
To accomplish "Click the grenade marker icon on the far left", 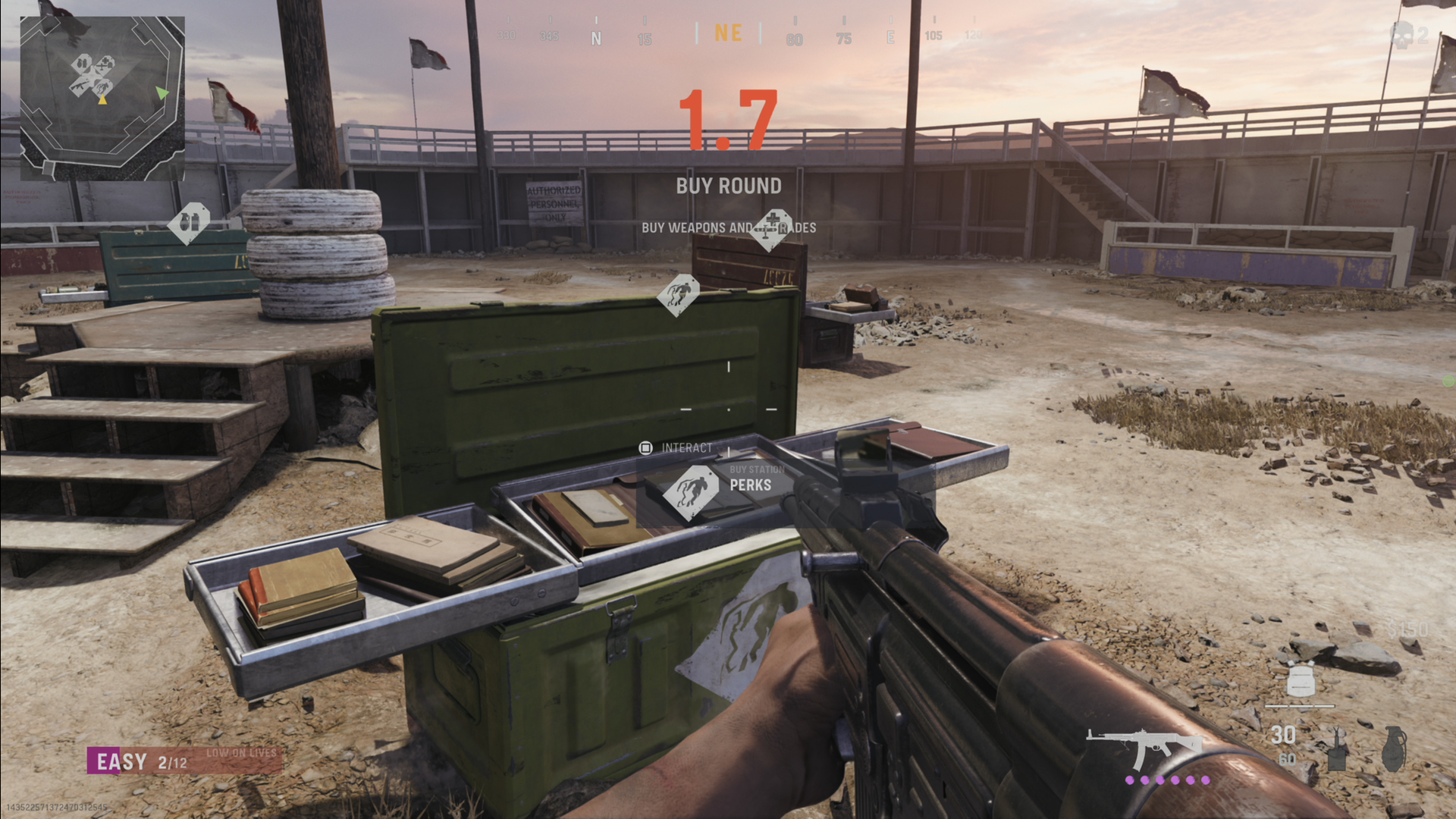I will point(189,220).
